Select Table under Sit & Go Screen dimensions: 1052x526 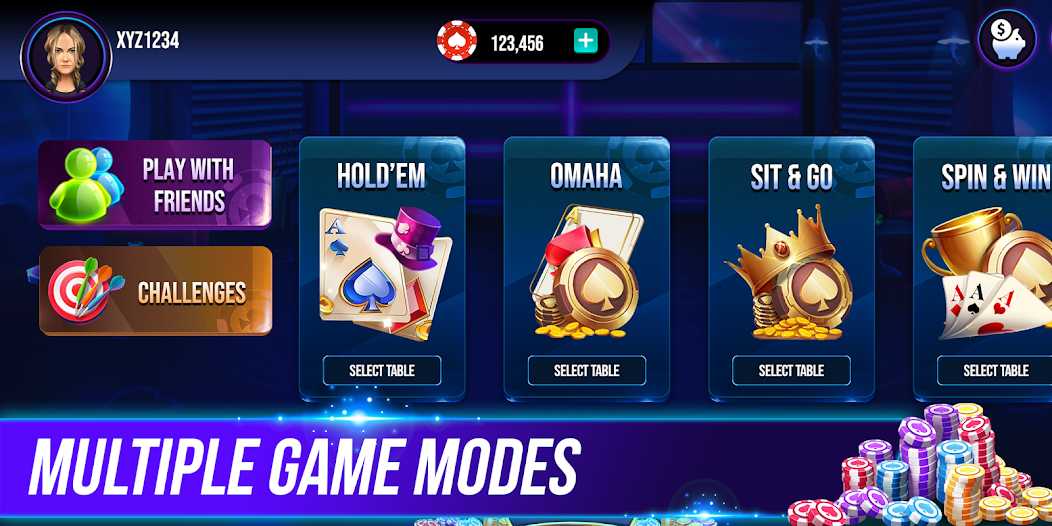791,370
